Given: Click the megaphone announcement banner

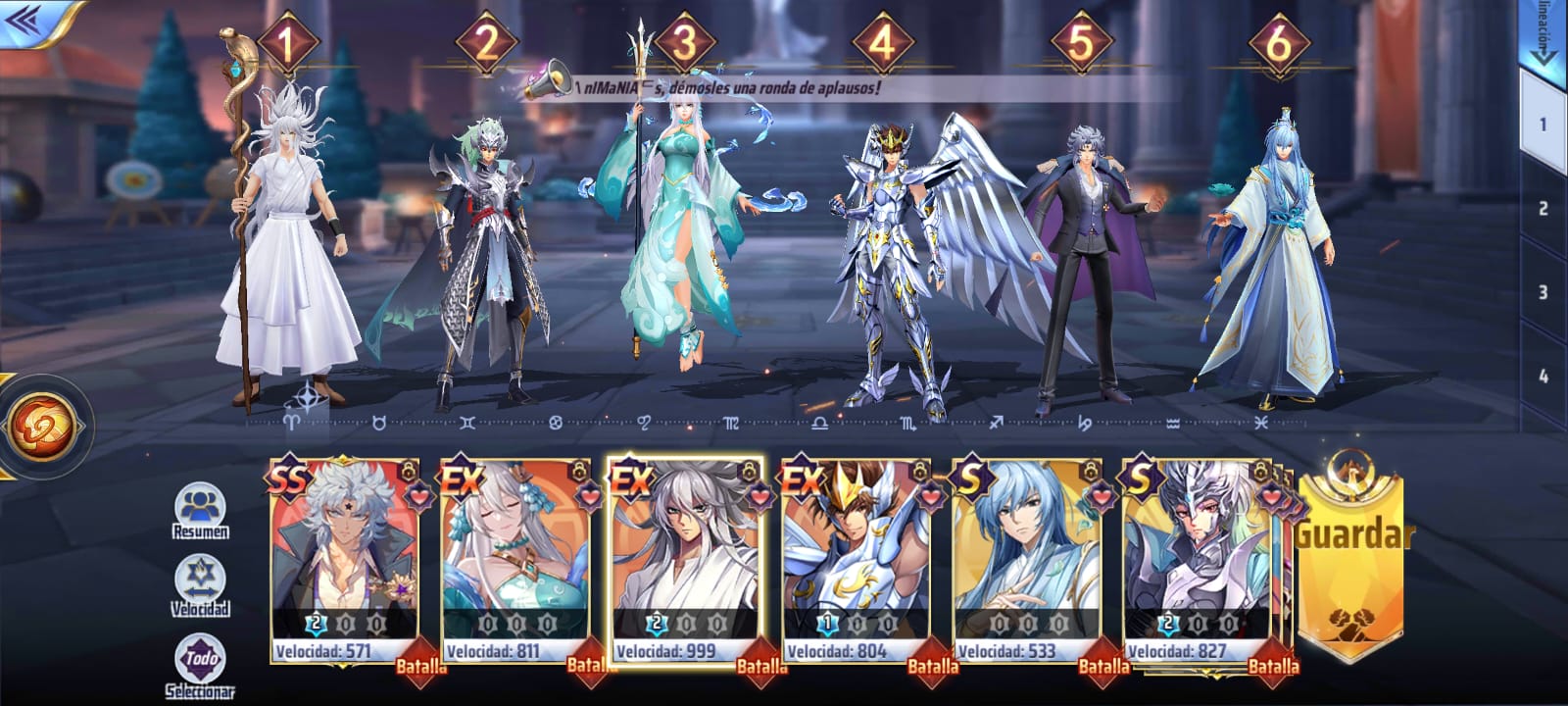Looking at the screenshot, I should click(x=706, y=87).
